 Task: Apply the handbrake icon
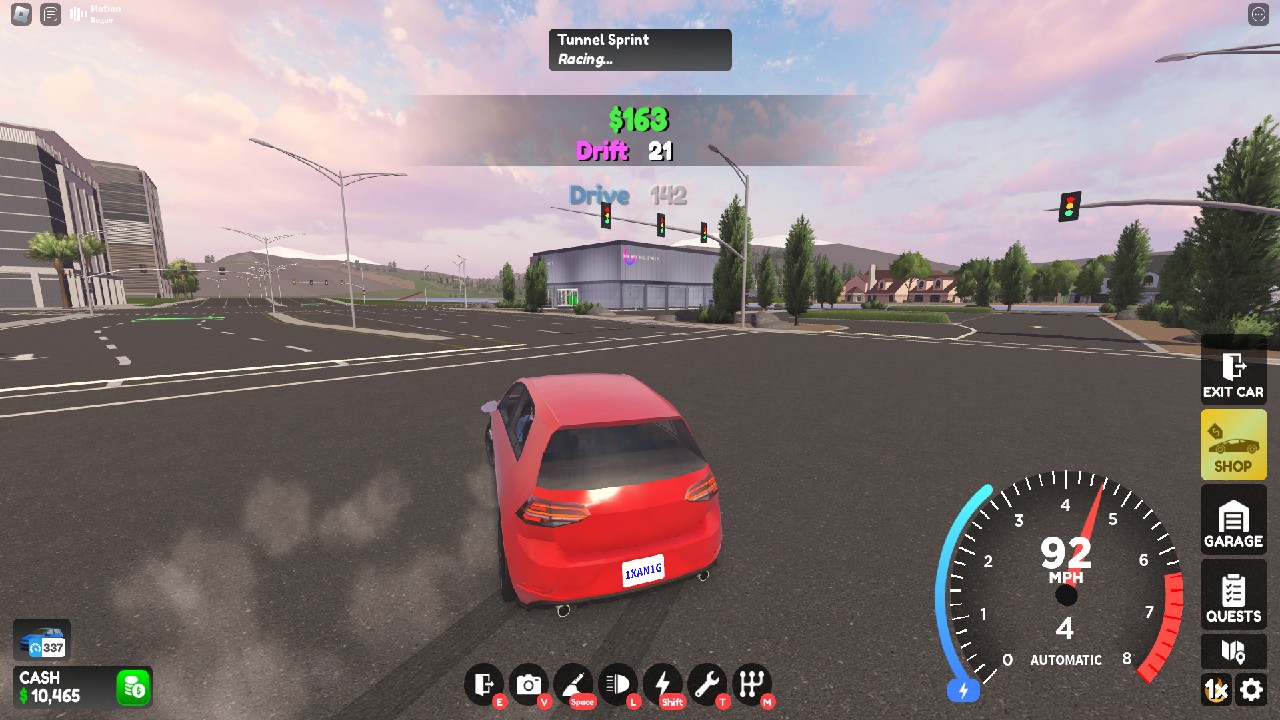(573, 685)
